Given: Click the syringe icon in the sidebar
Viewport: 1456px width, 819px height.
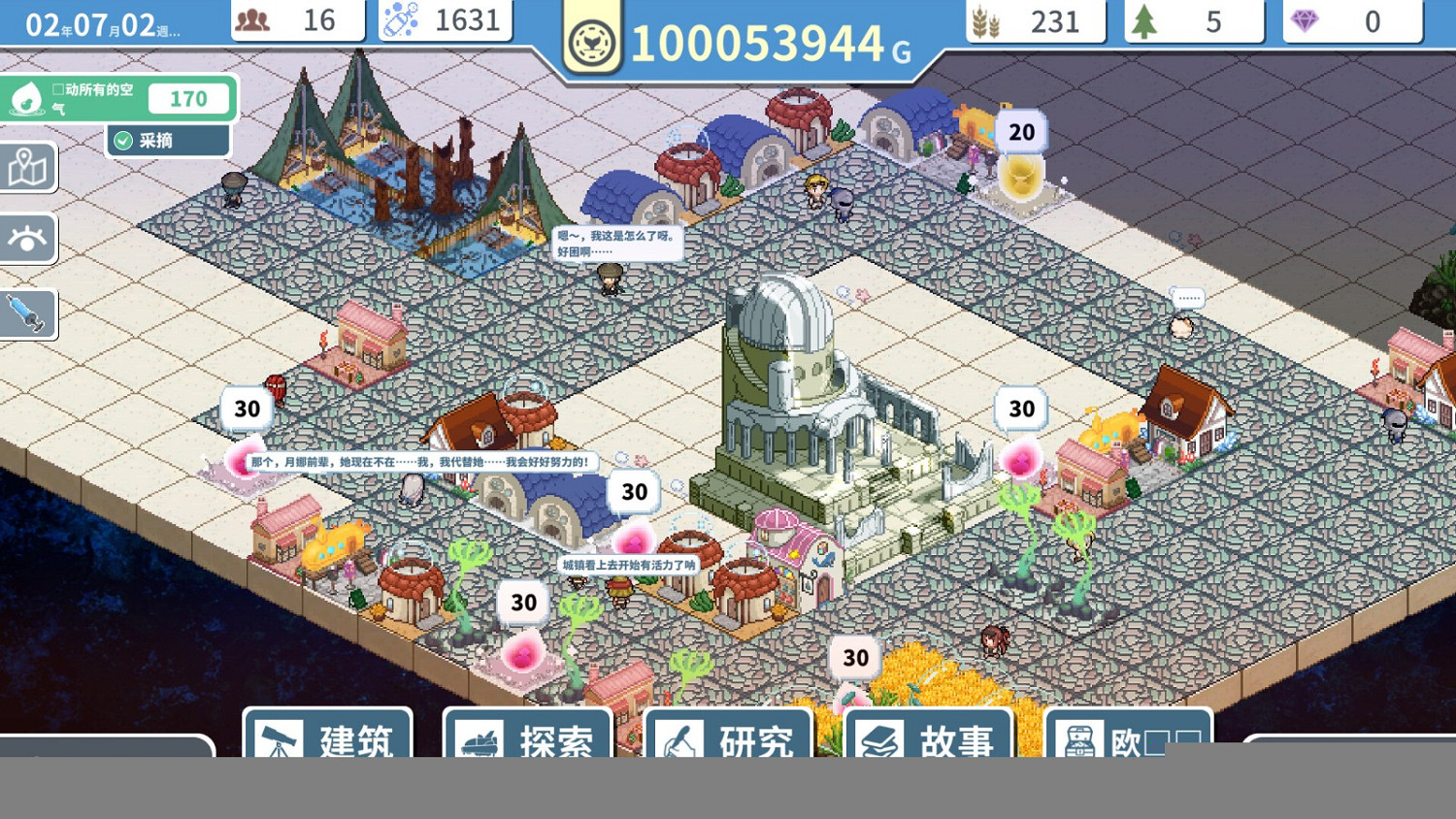Looking at the screenshot, I should tap(27, 312).
